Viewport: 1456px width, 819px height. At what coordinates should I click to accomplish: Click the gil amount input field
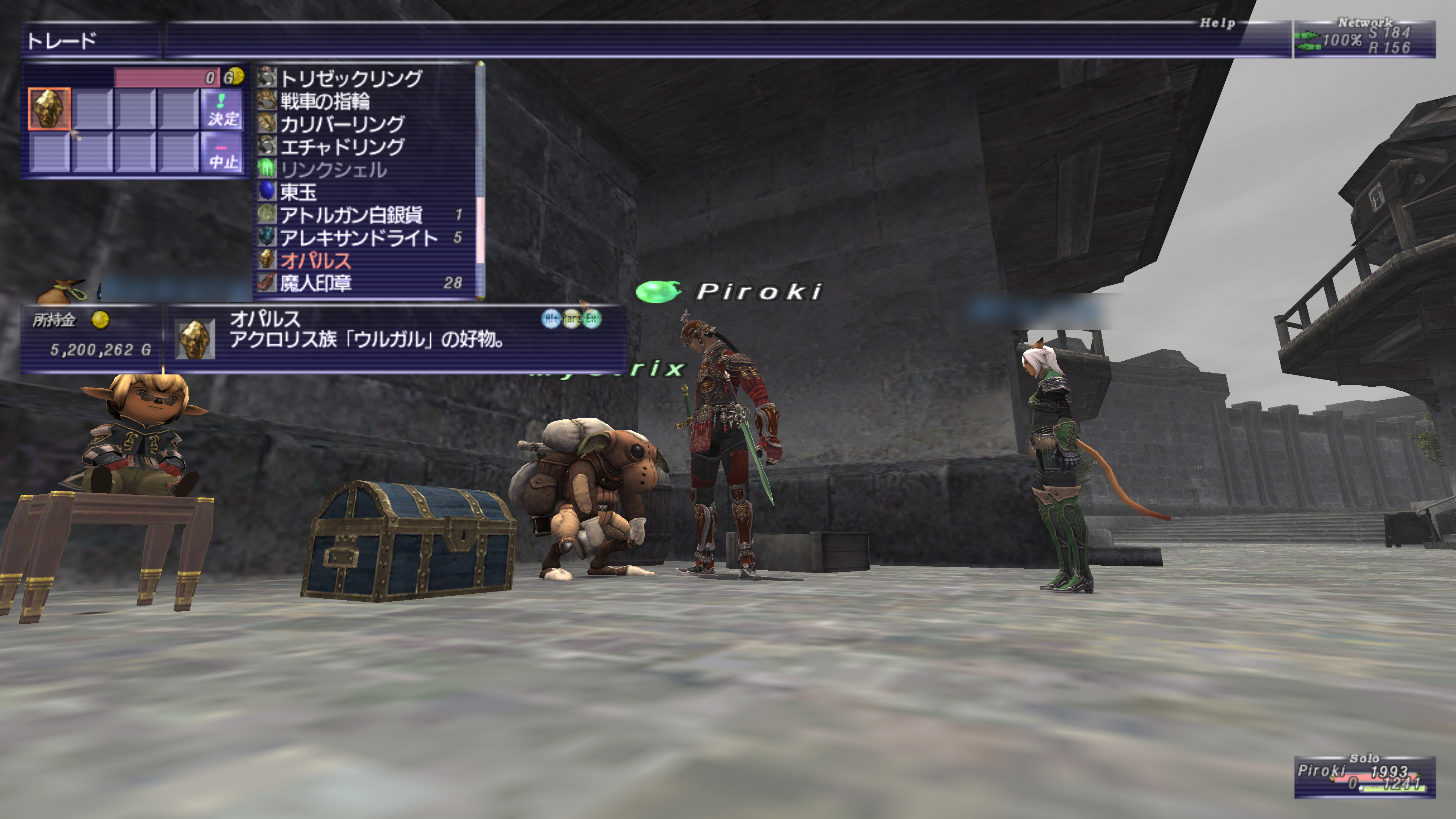pyautogui.click(x=167, y=77)
